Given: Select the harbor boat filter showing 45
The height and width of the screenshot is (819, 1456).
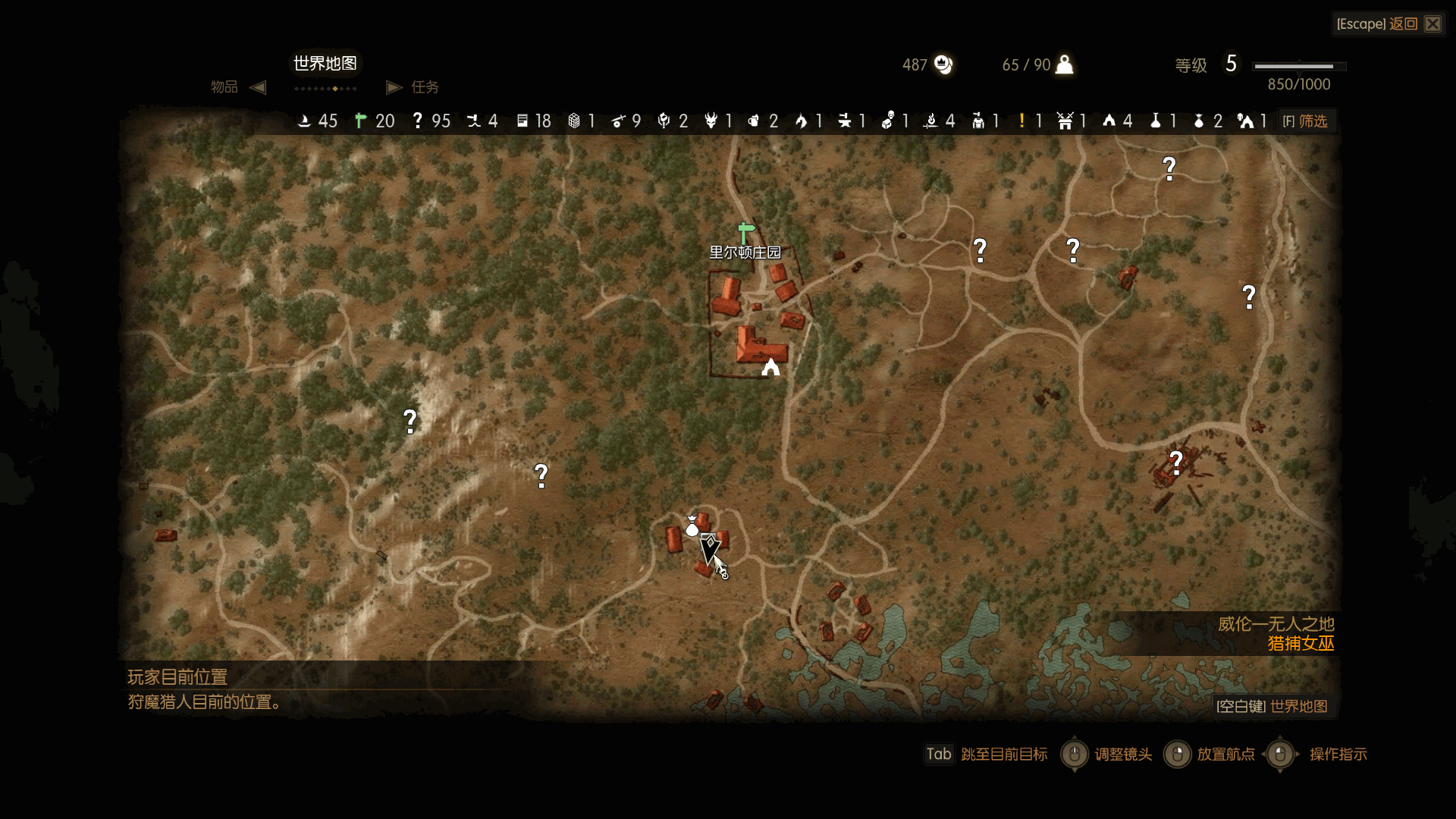Looking at the screenshot, I should (304, 121).
